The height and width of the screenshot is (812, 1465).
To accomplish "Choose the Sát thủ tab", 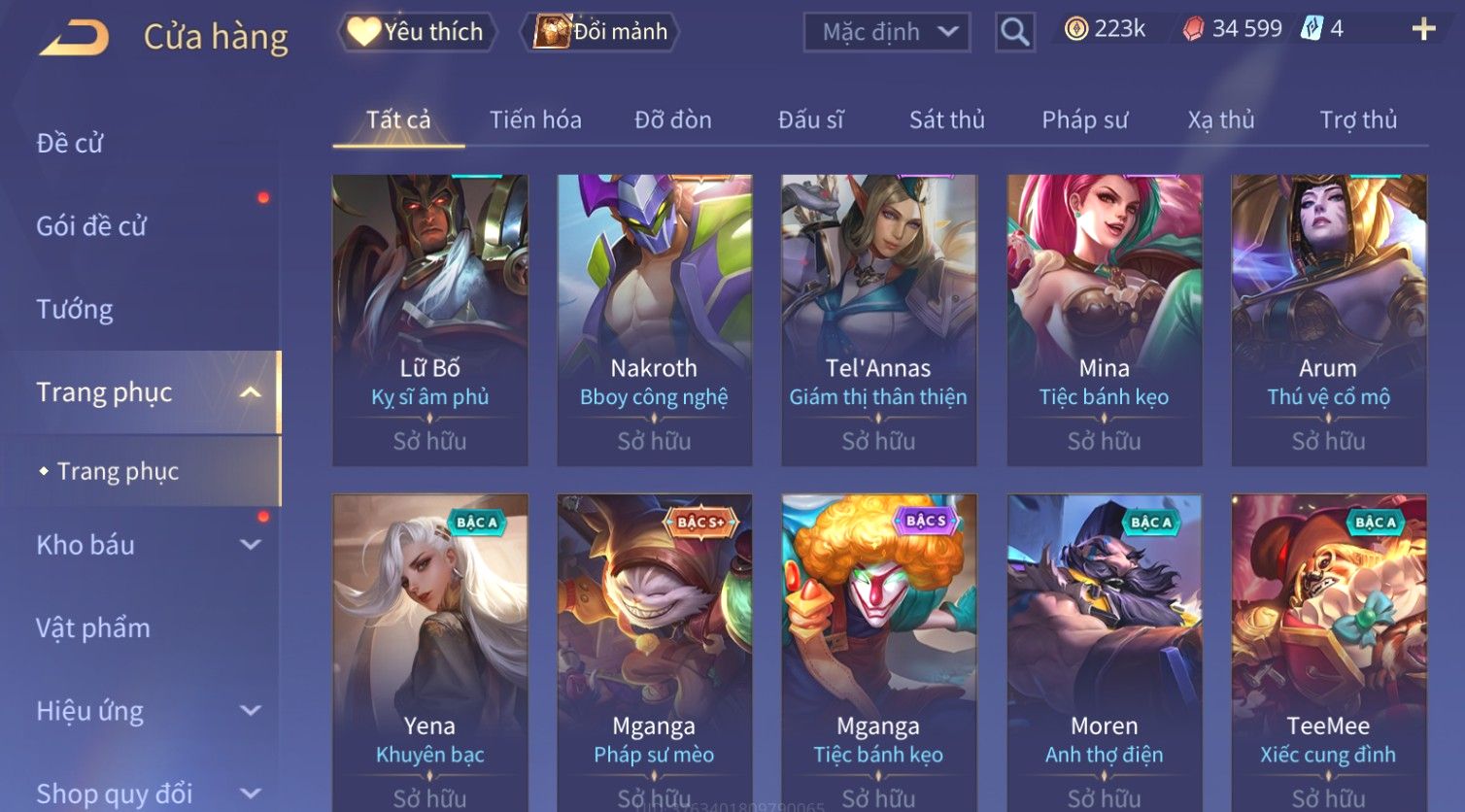I will point(946,120).
